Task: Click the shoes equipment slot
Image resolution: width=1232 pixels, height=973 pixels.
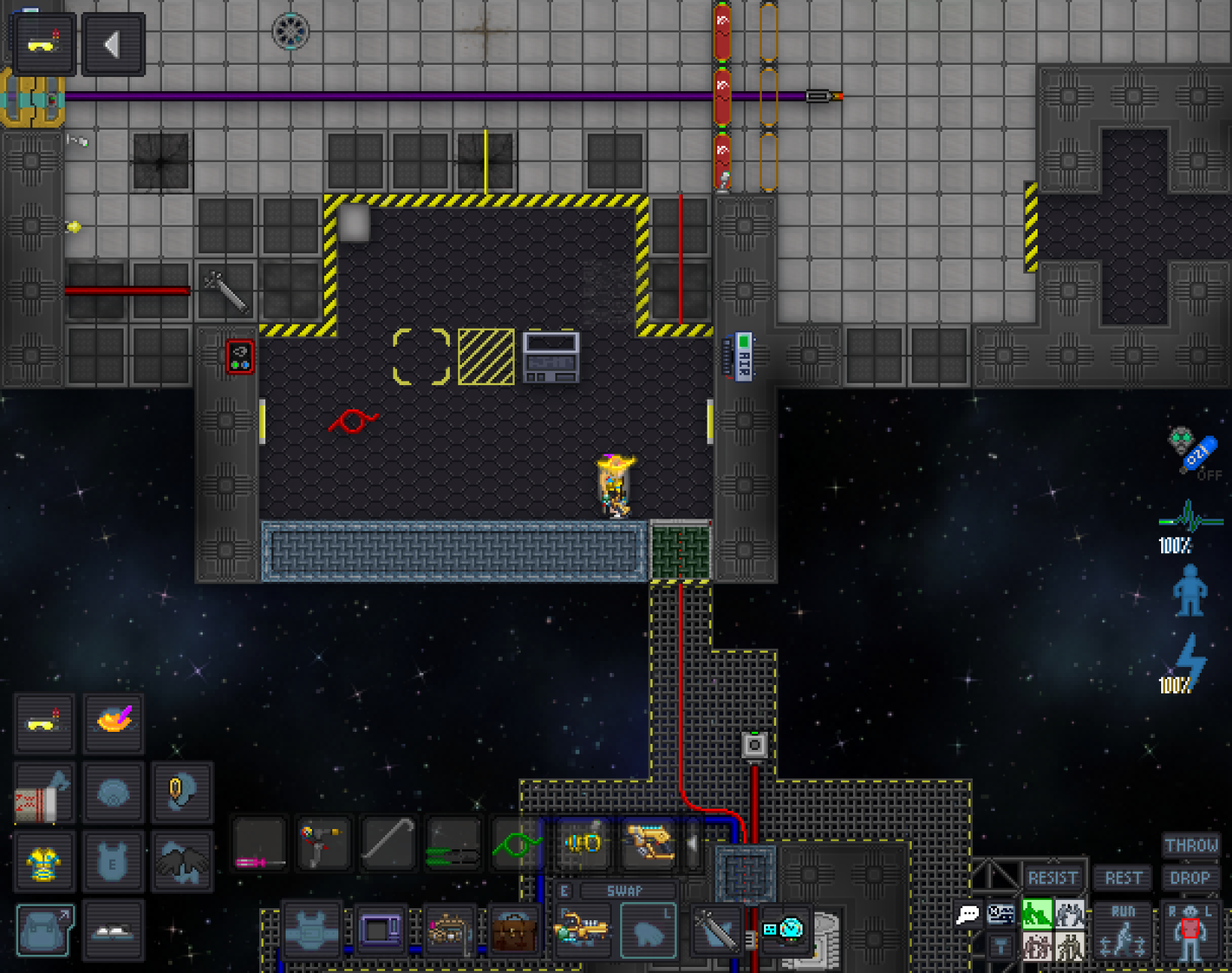Action: coord(113,932)
